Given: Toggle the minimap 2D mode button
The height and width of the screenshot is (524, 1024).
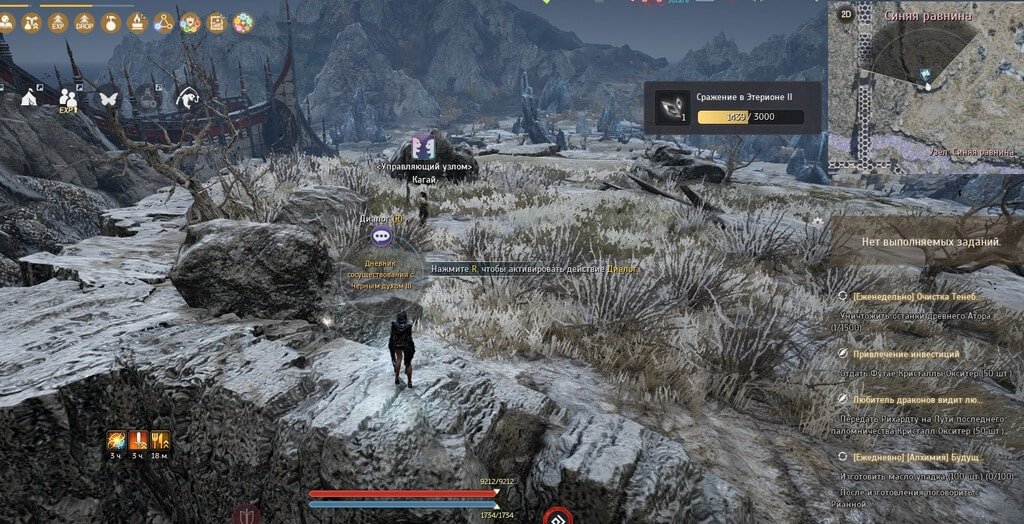Looking at the screenshot, I should tap(845, 15).
